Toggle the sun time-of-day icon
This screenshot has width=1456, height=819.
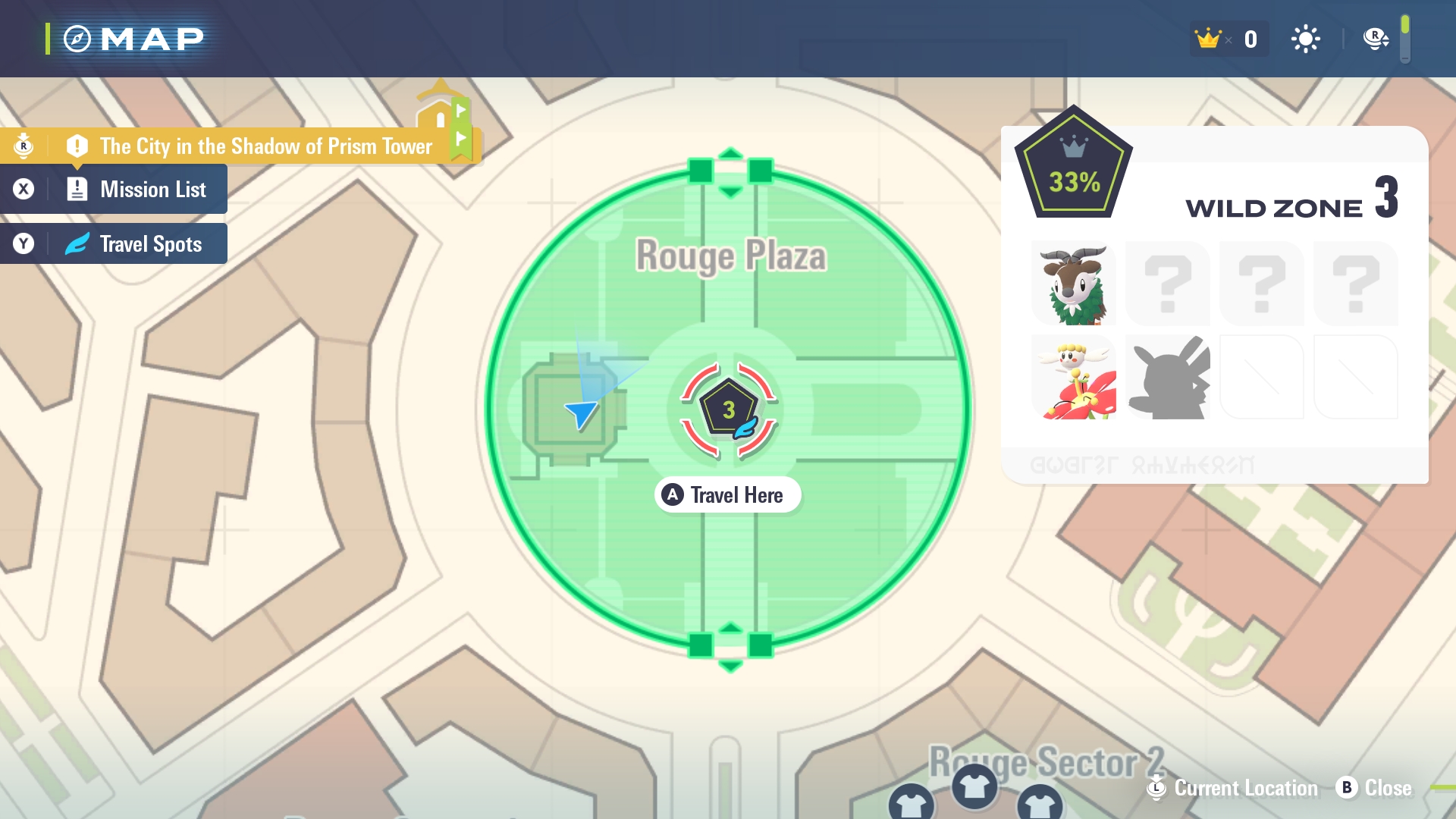point(1305,39)
